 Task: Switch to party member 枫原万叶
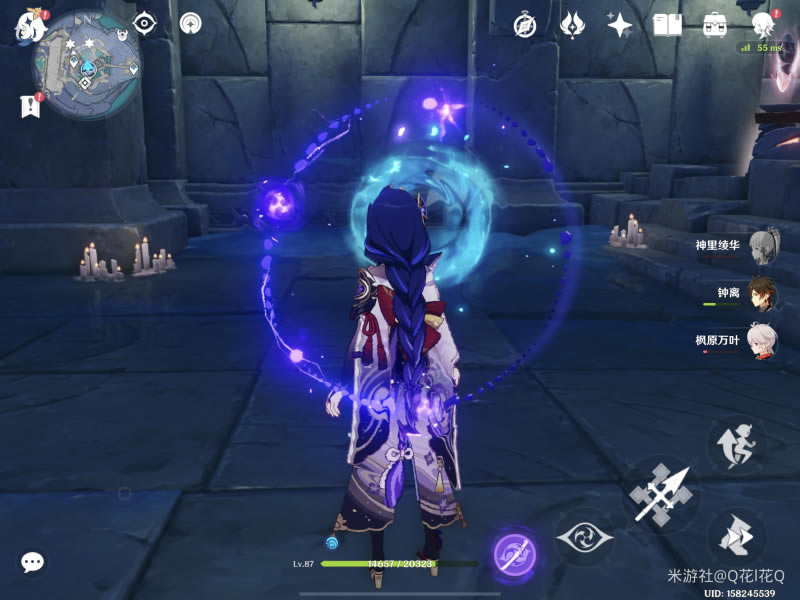pos(762,340)
